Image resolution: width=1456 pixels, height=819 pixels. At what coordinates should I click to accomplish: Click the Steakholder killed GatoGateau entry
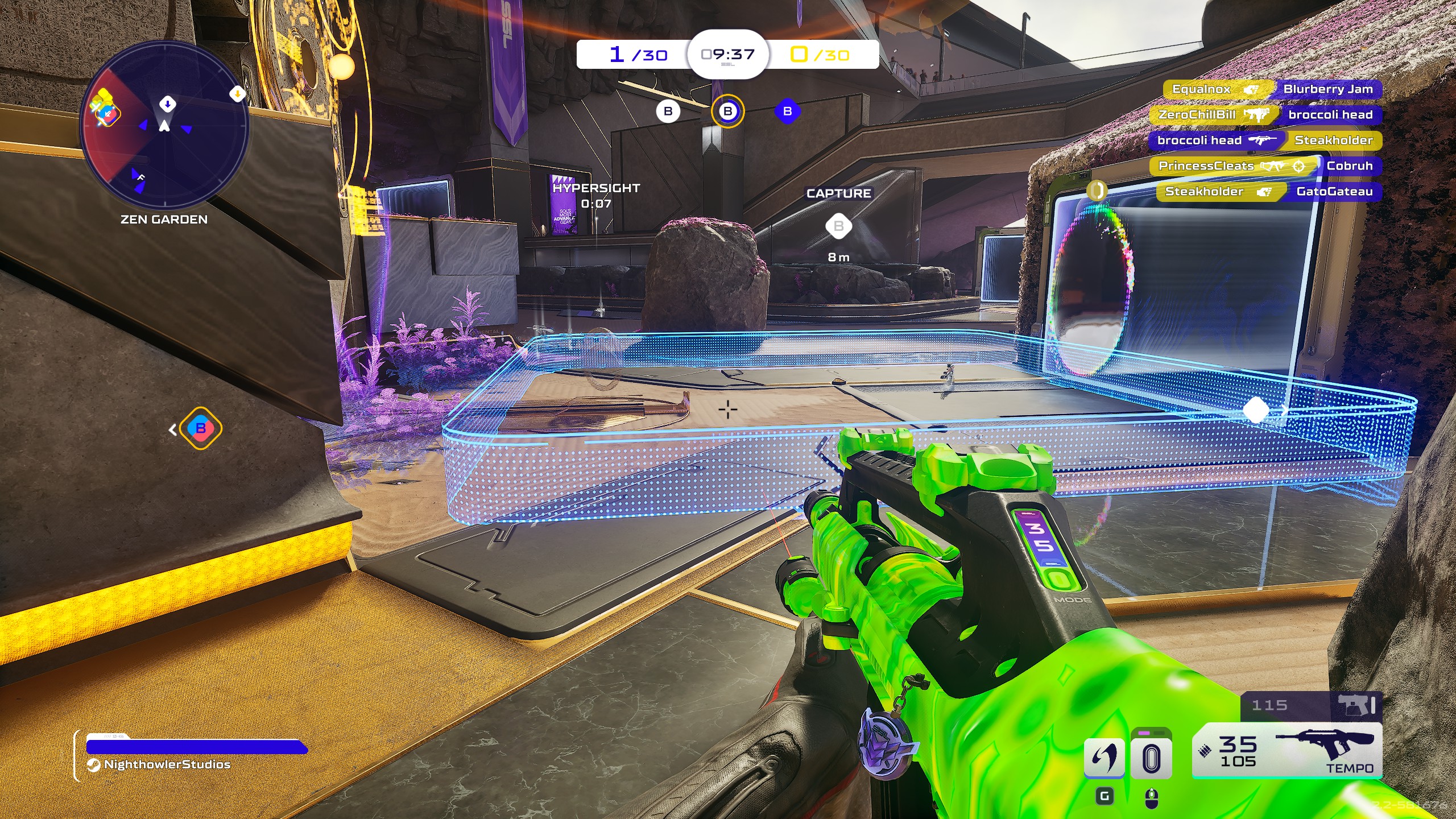[1268, 192]
